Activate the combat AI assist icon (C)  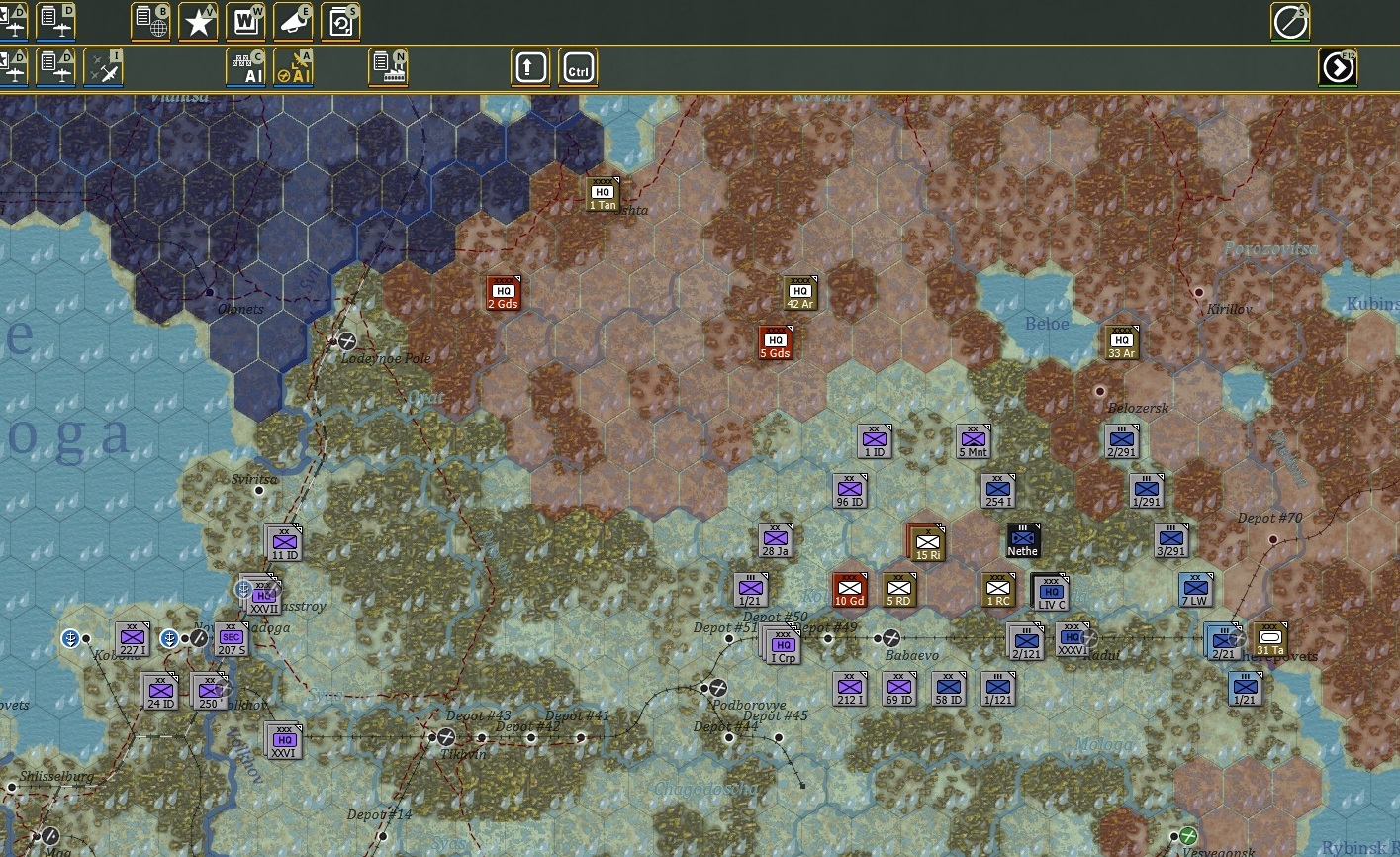pos(246,67)
